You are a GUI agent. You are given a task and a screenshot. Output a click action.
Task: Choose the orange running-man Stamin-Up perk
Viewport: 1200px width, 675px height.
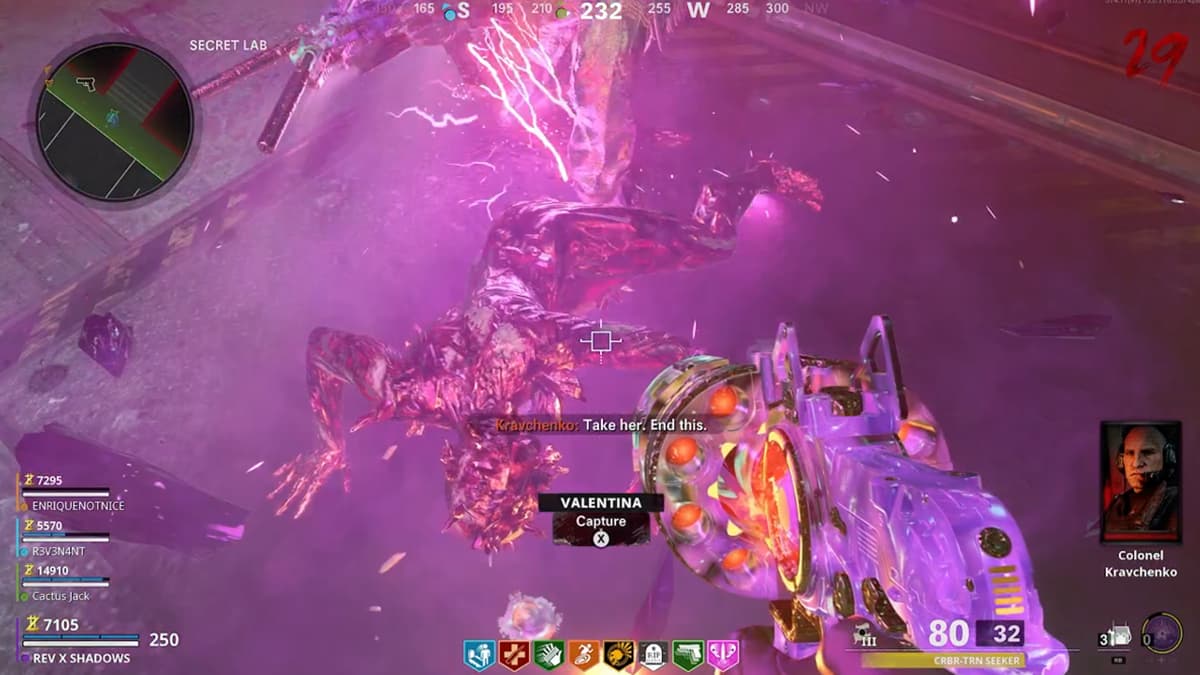[x=585, y=656]
